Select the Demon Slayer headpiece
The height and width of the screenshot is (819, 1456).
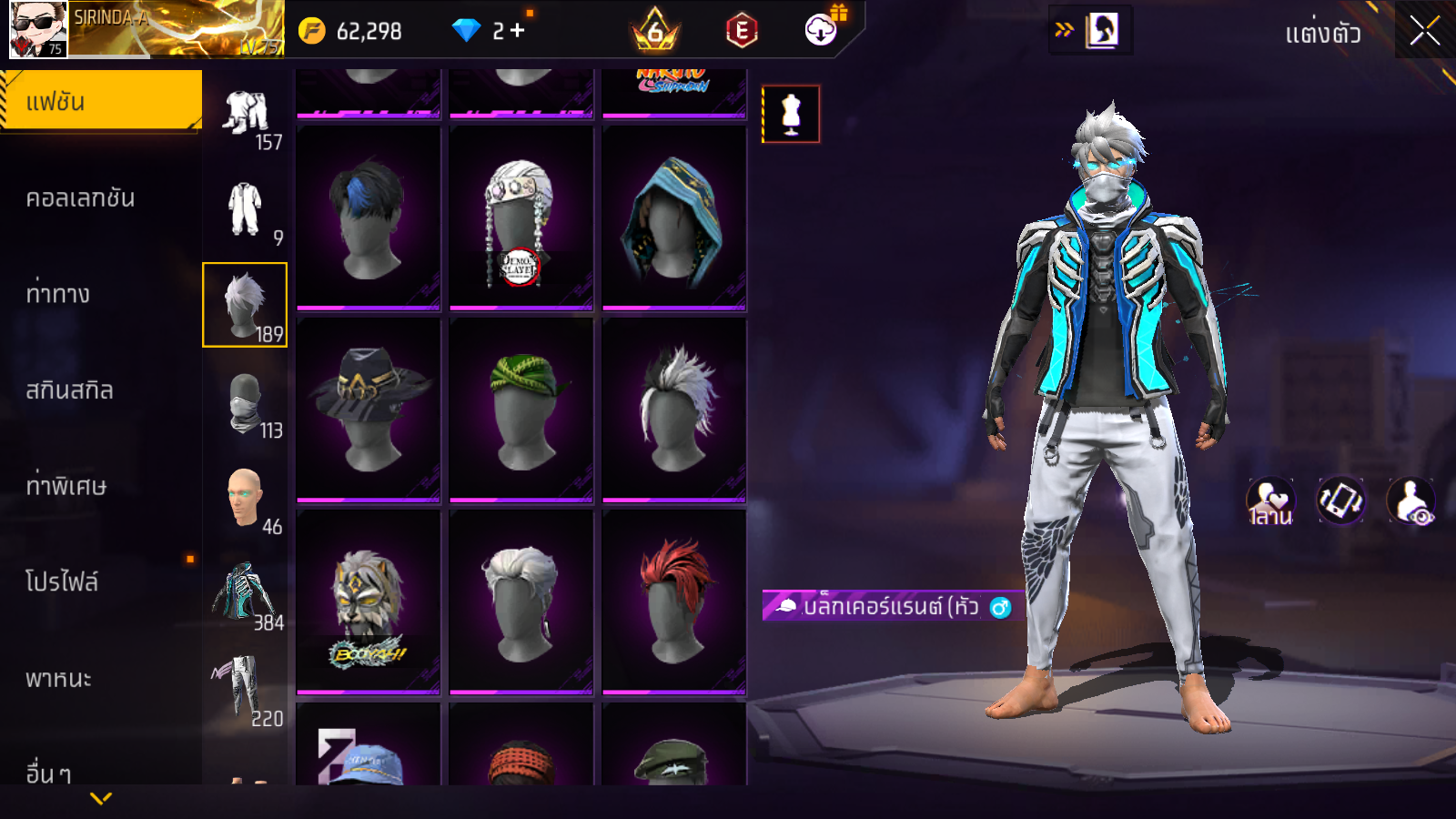click(x=521, y=218)
